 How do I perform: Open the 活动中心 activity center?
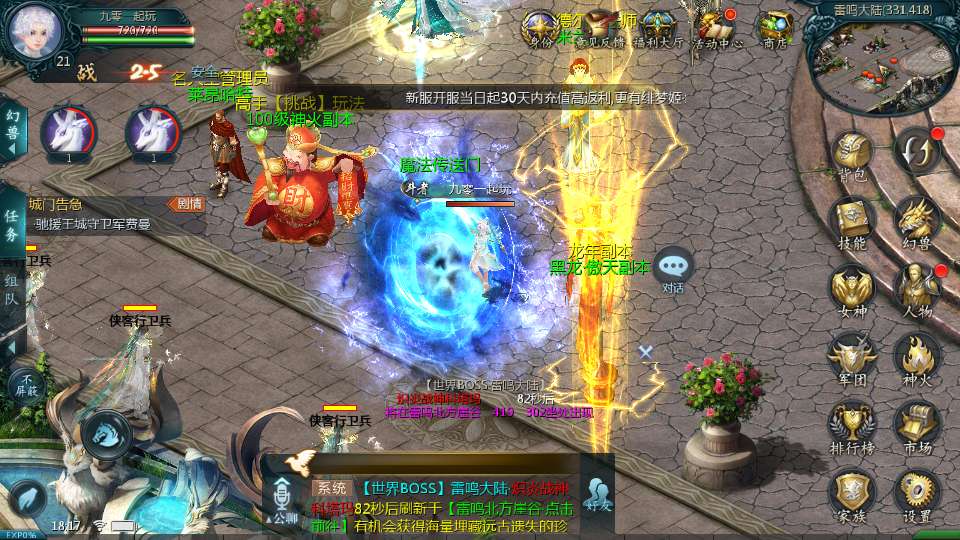[717, 27]
